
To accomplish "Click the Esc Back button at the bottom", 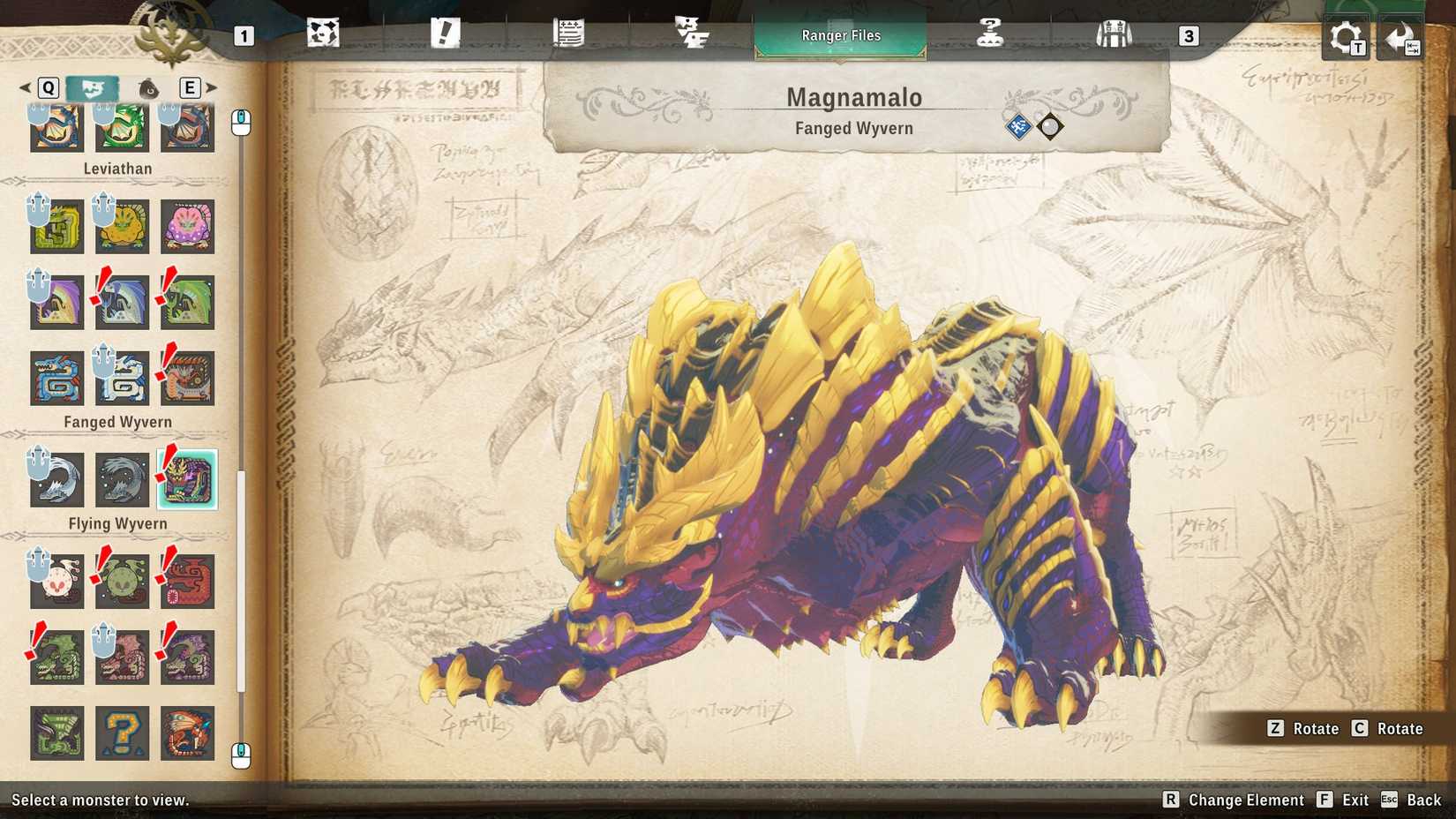I will pyautogui.click(x=1403, y=800).
